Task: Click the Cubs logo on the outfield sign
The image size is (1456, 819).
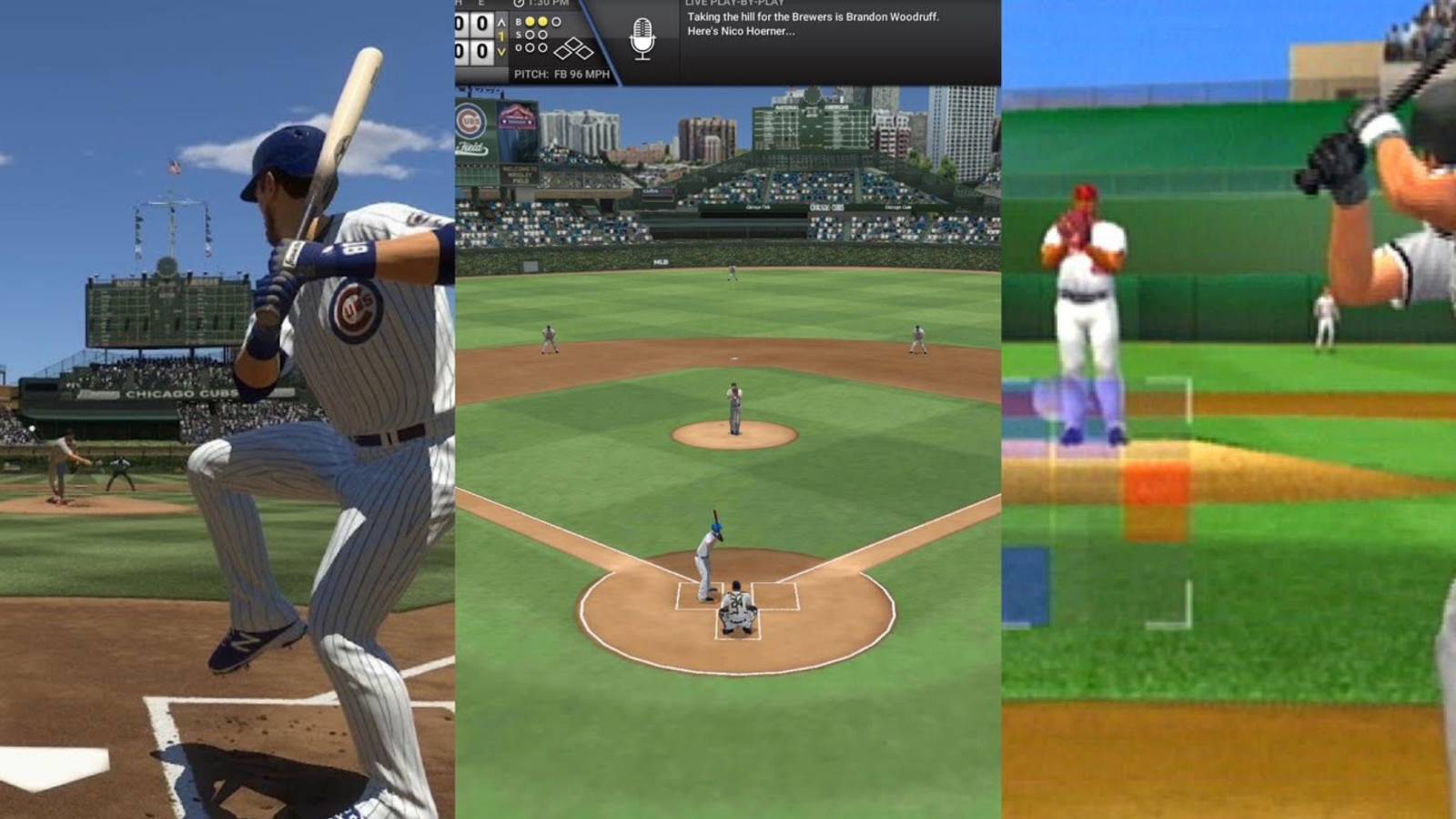Action: pos(470,119)
